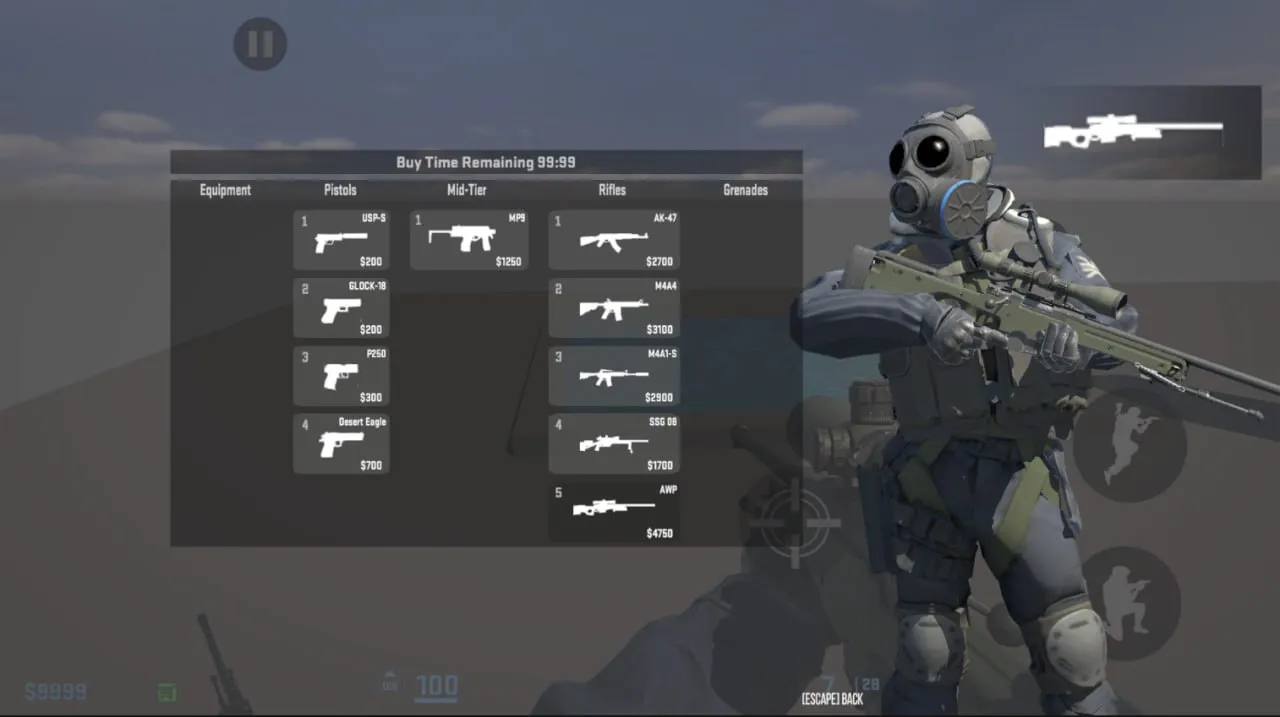Image resolution: width=1280 pixels, height=717 pixels.
Task: Buy the USP-S pistol
Action: pos(341,241)
